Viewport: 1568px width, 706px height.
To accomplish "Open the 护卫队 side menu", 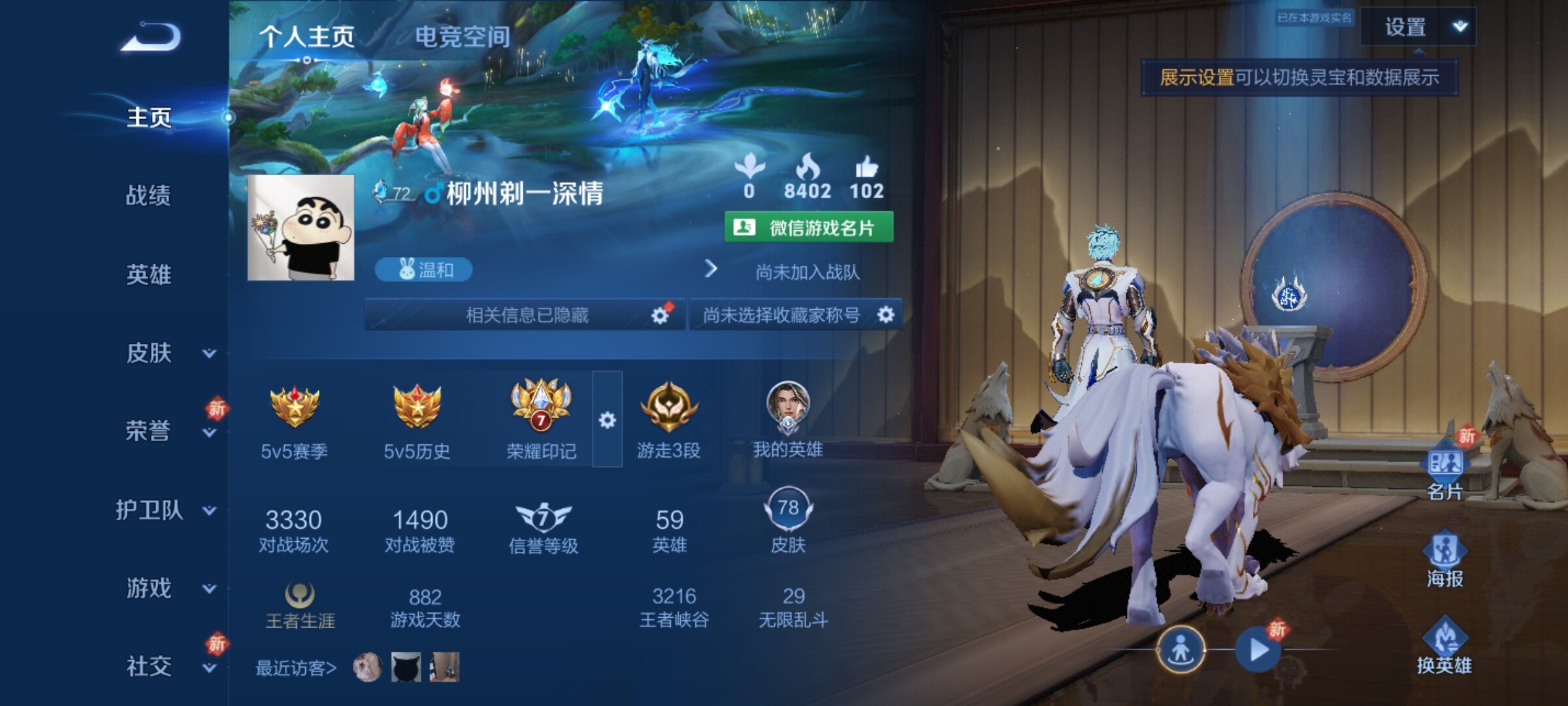I will pos(165,510).
